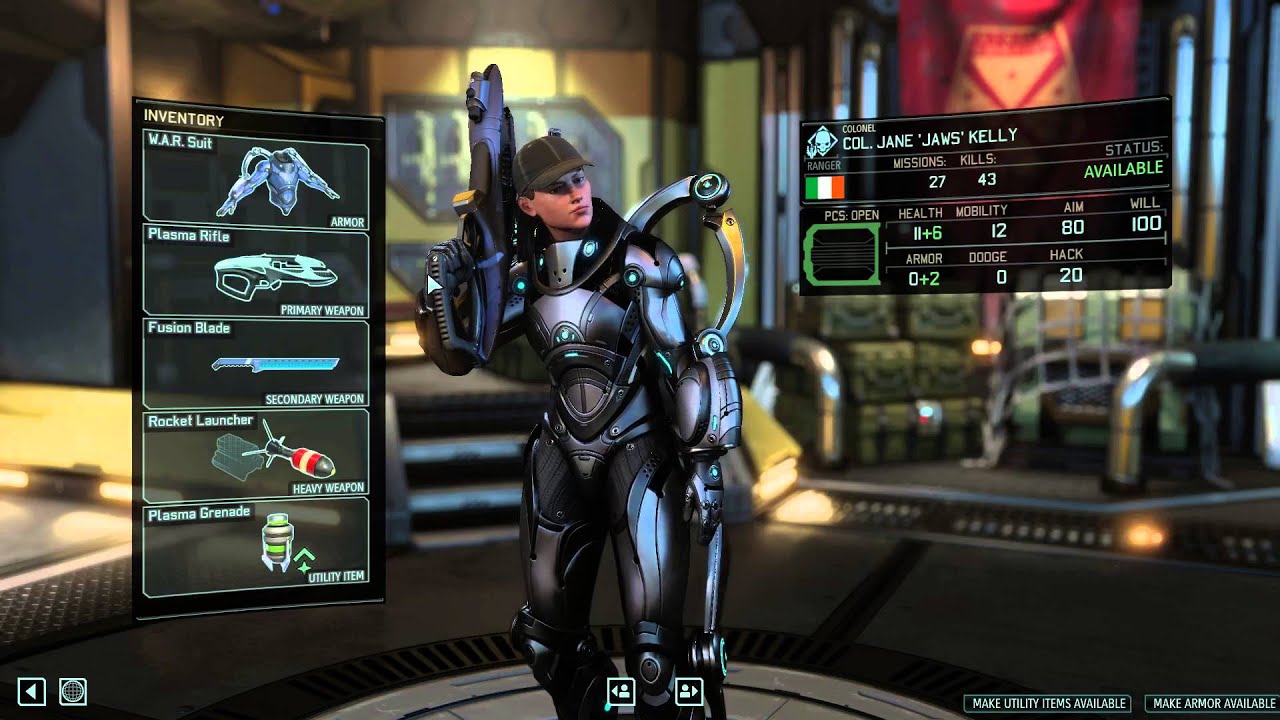Make utility items available

[x=1049, y=704]
